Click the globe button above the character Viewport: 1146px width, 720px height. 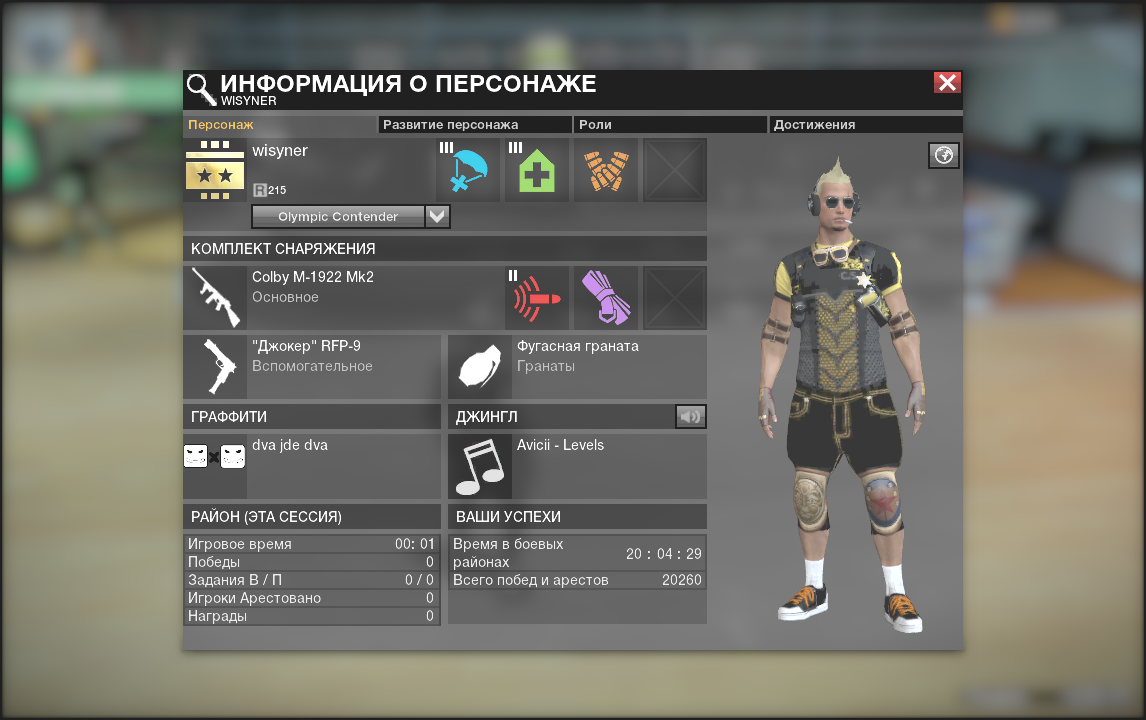coord(944,155)
